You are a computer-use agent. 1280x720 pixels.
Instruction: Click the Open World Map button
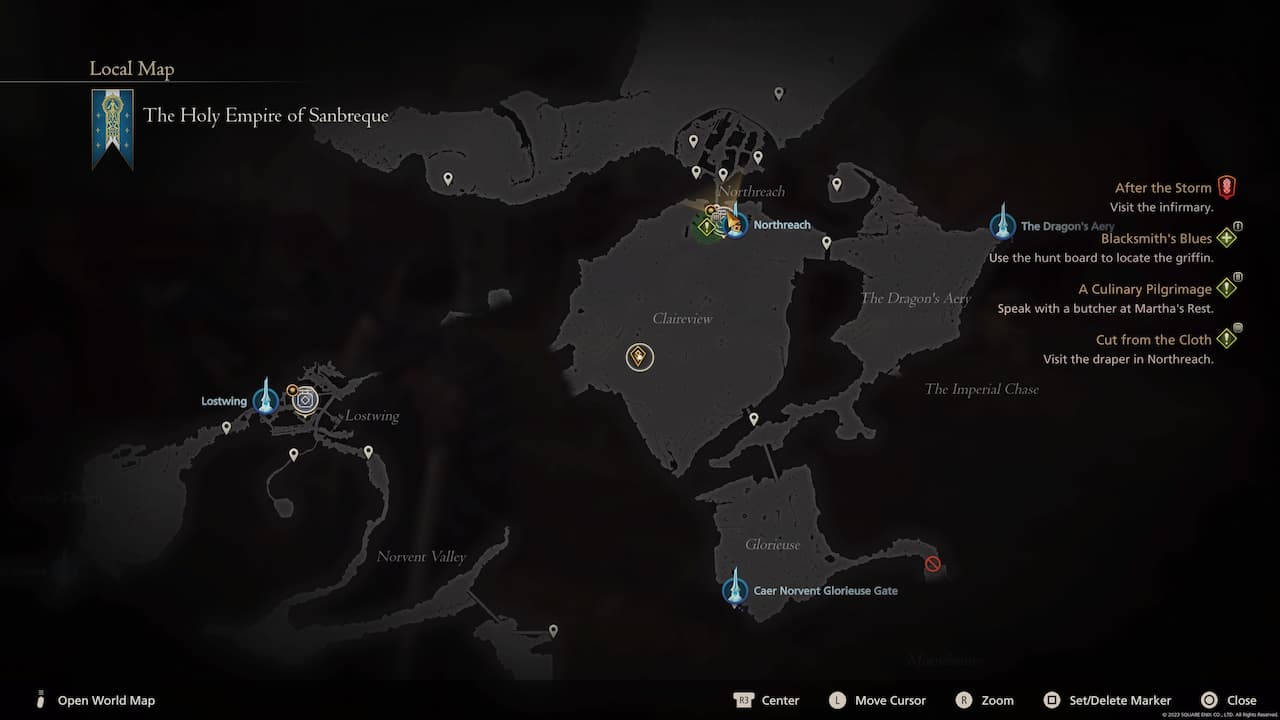(106, 700)
